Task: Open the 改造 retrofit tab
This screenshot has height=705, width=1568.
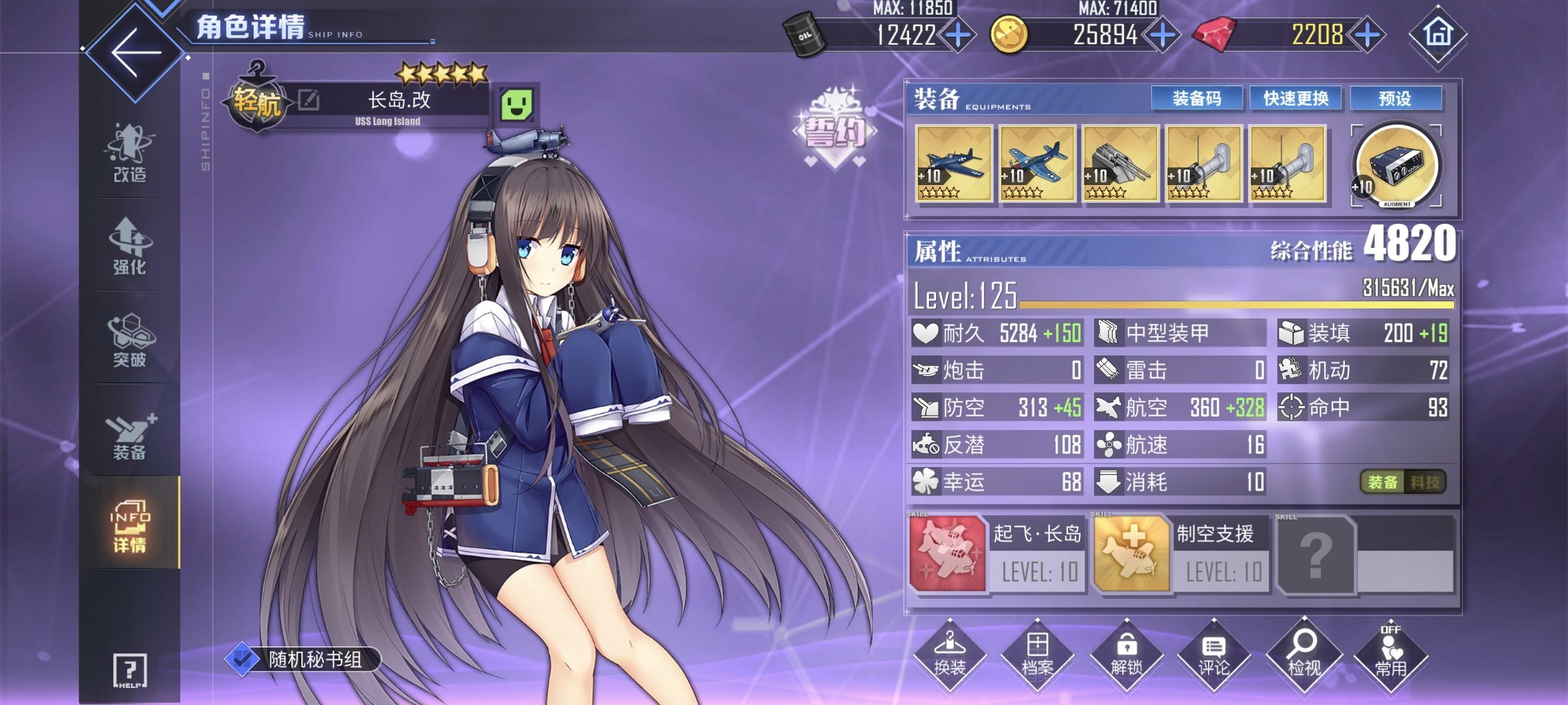Action: point(129,153)
